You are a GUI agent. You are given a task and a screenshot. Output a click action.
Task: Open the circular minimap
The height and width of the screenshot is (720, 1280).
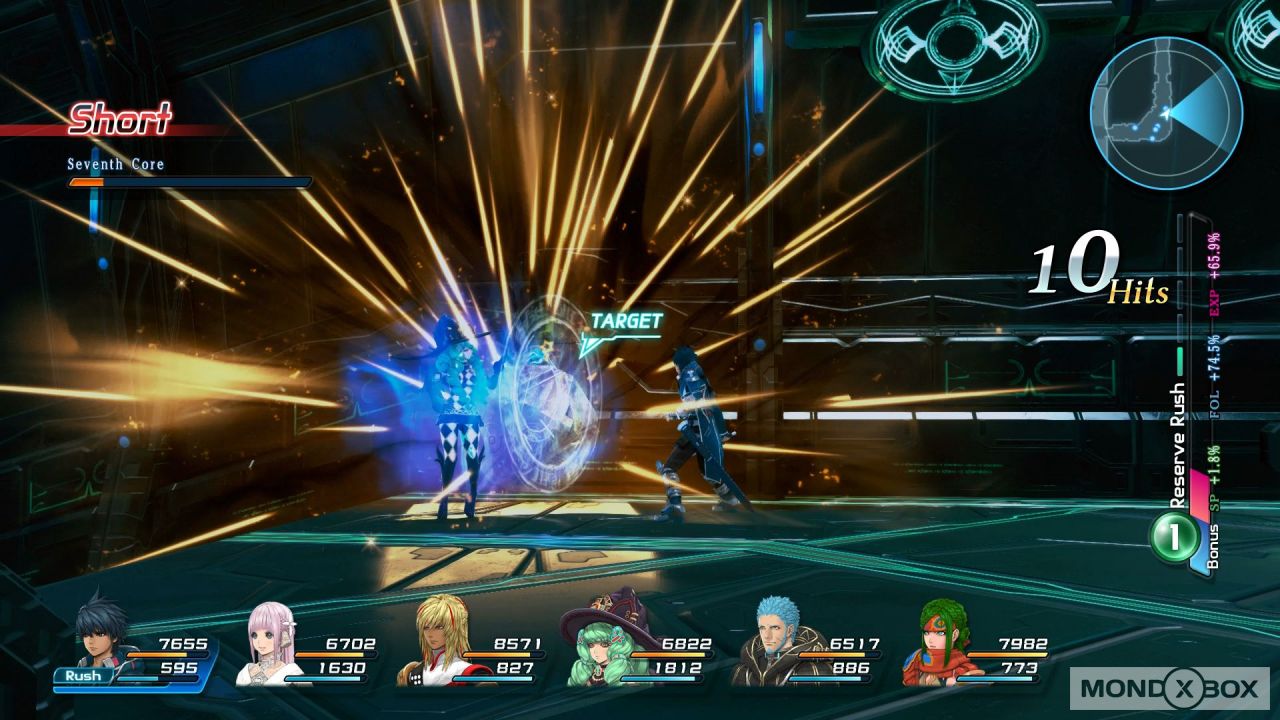click(x=1166, y=113)
